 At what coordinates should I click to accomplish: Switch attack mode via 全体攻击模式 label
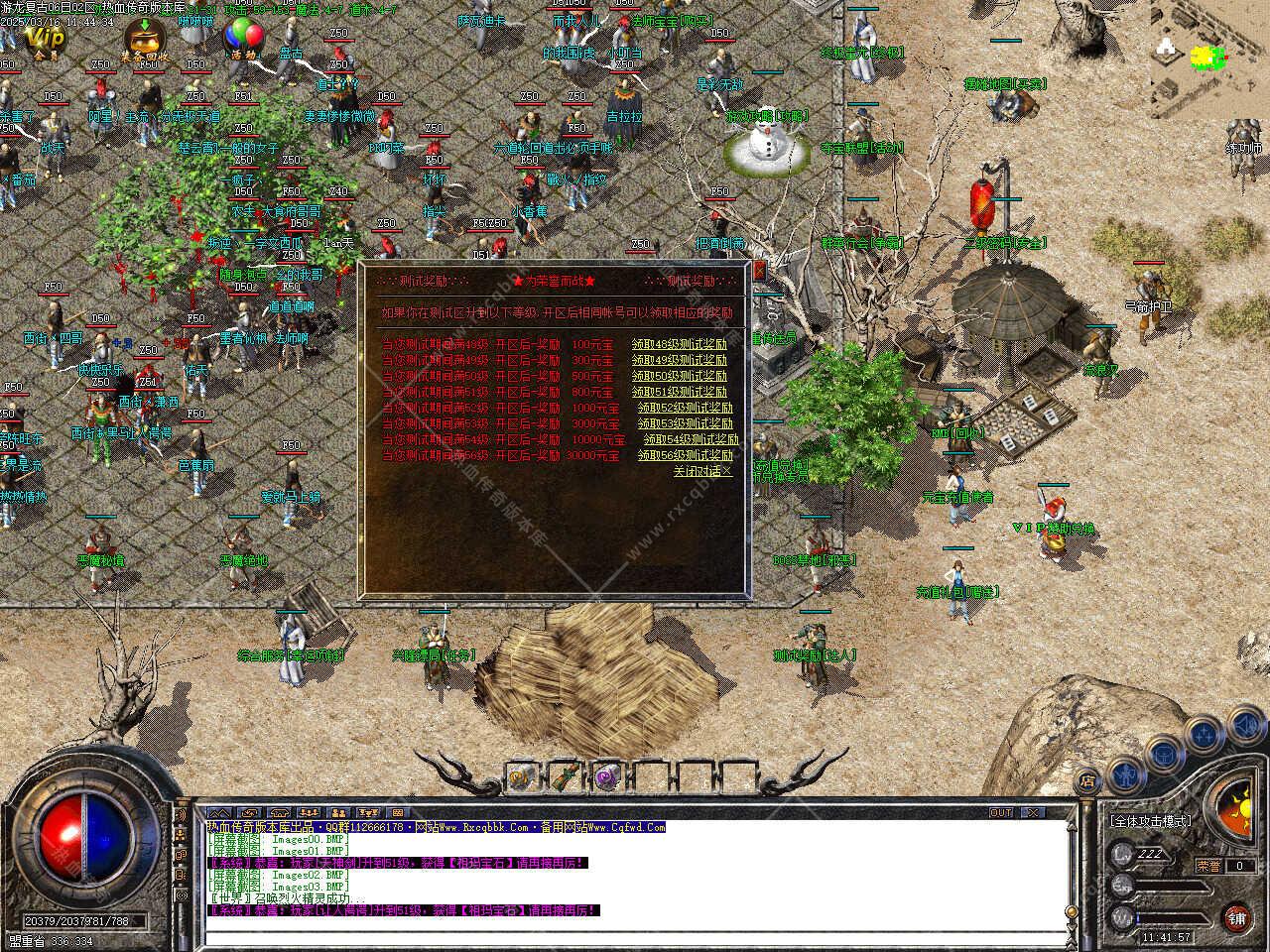click(1150, 822)
